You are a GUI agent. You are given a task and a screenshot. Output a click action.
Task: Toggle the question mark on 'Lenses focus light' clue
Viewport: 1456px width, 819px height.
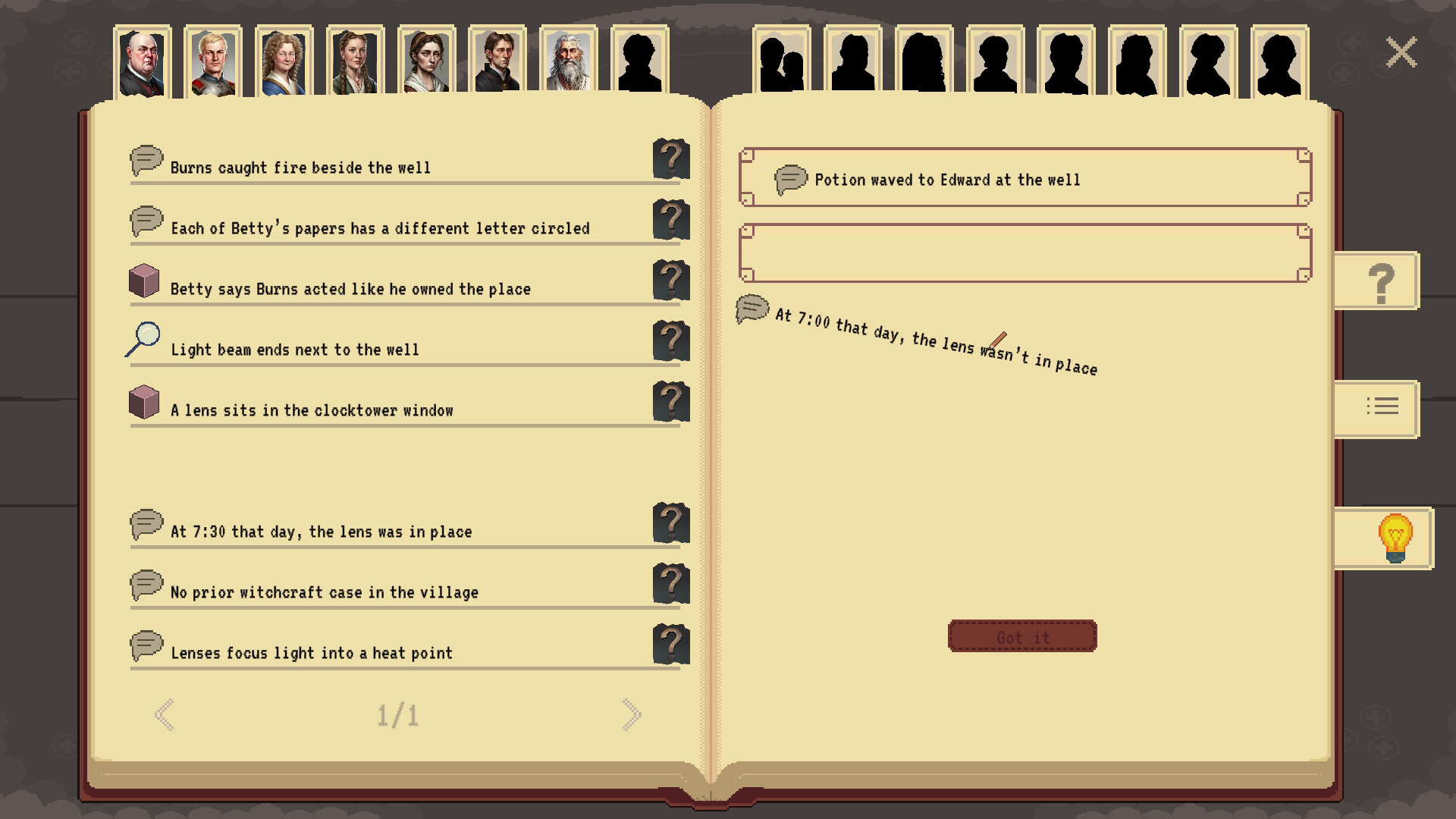coord(670,644)
